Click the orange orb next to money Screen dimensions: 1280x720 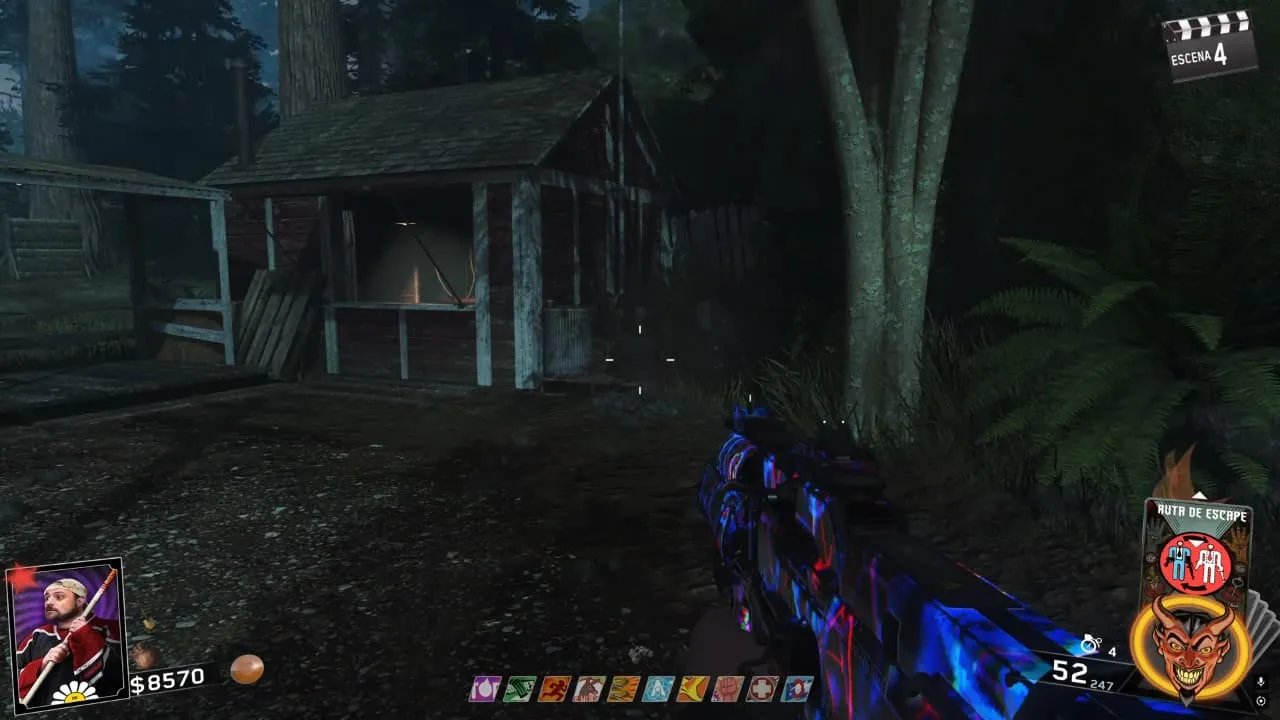pyautogui.click(x=247, y=668)
